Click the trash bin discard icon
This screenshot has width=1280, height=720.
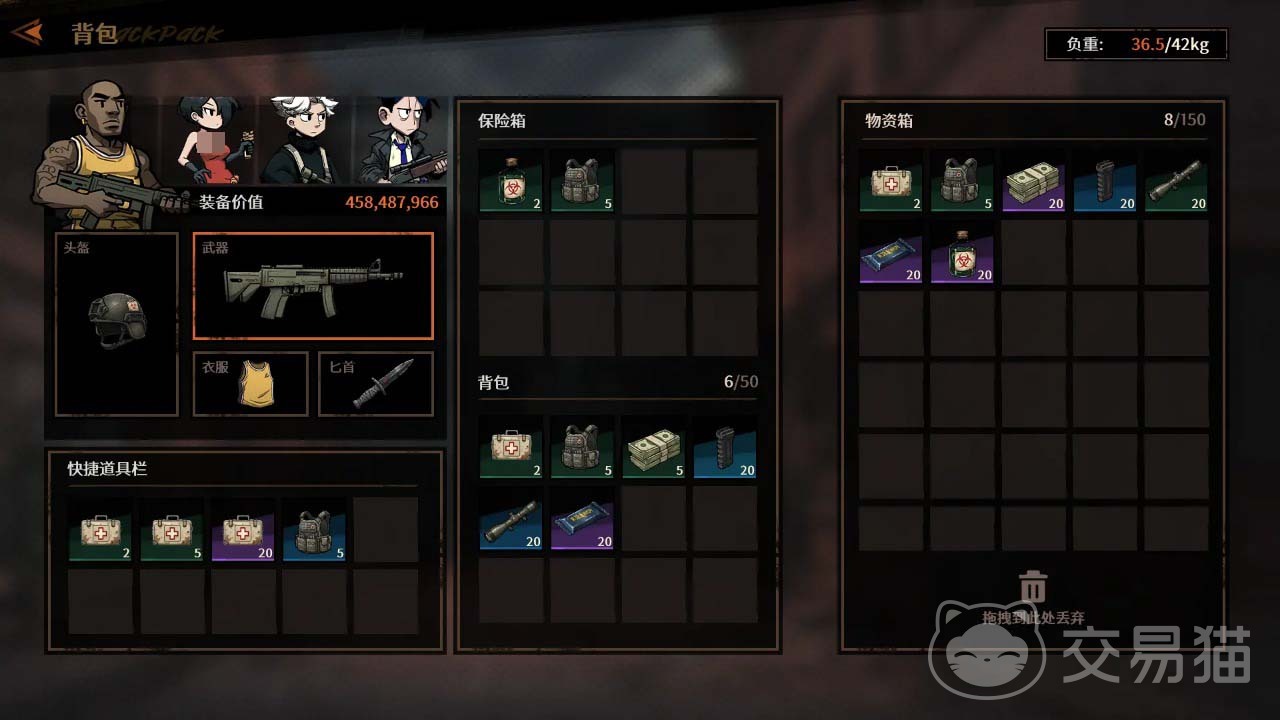[x=1033, y=586]
